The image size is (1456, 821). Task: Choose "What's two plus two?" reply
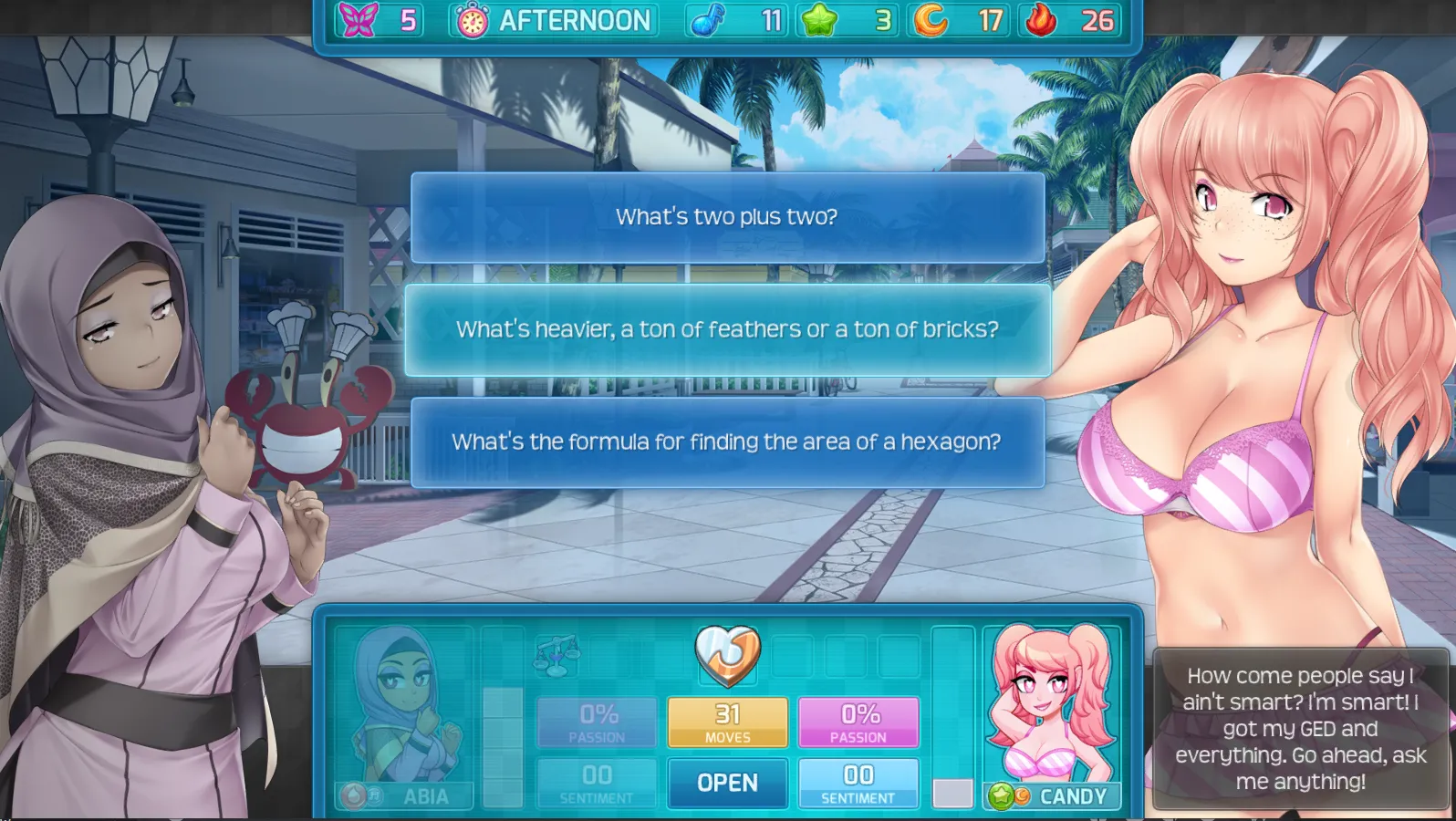tap(727, 217)
